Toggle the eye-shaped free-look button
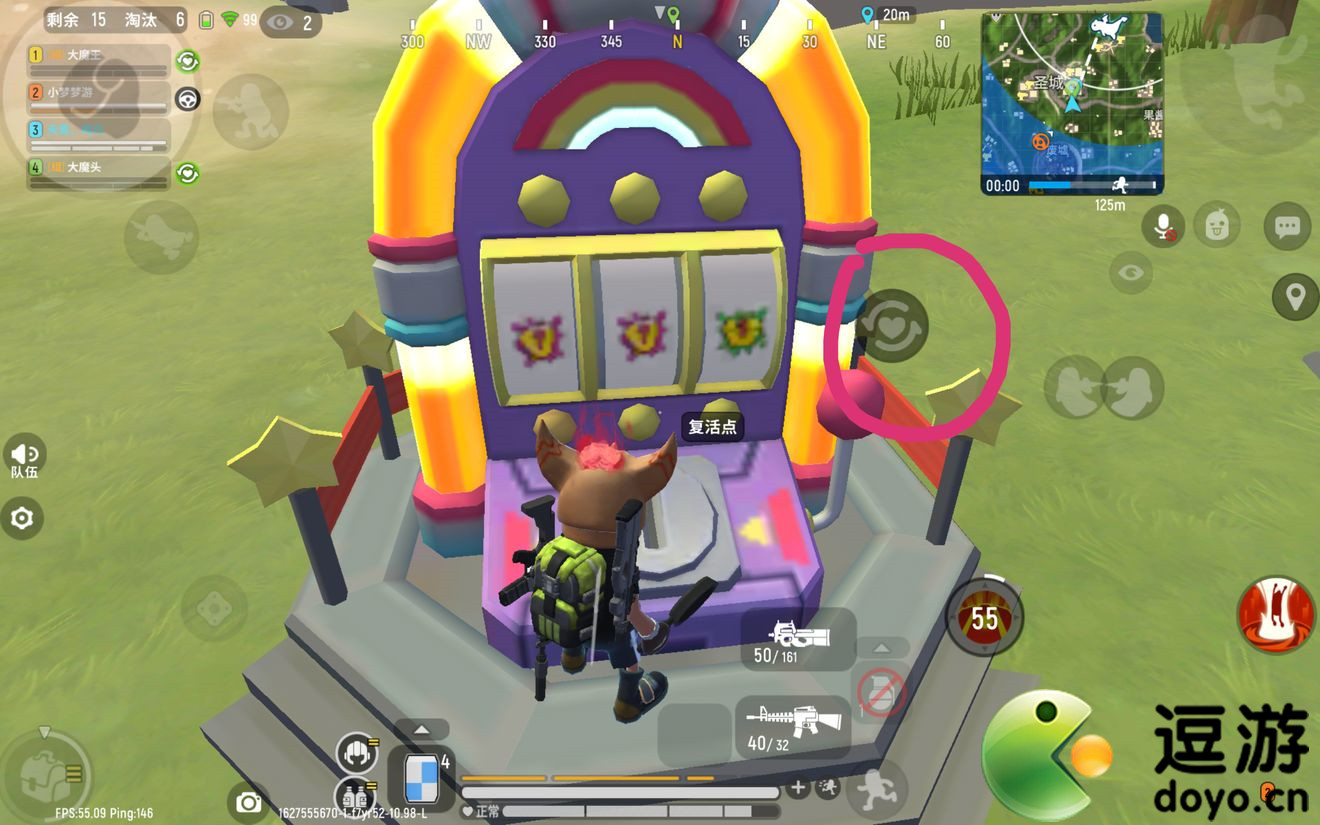The height and width of the screenshot is (825, 1320). click(1130, 272)
